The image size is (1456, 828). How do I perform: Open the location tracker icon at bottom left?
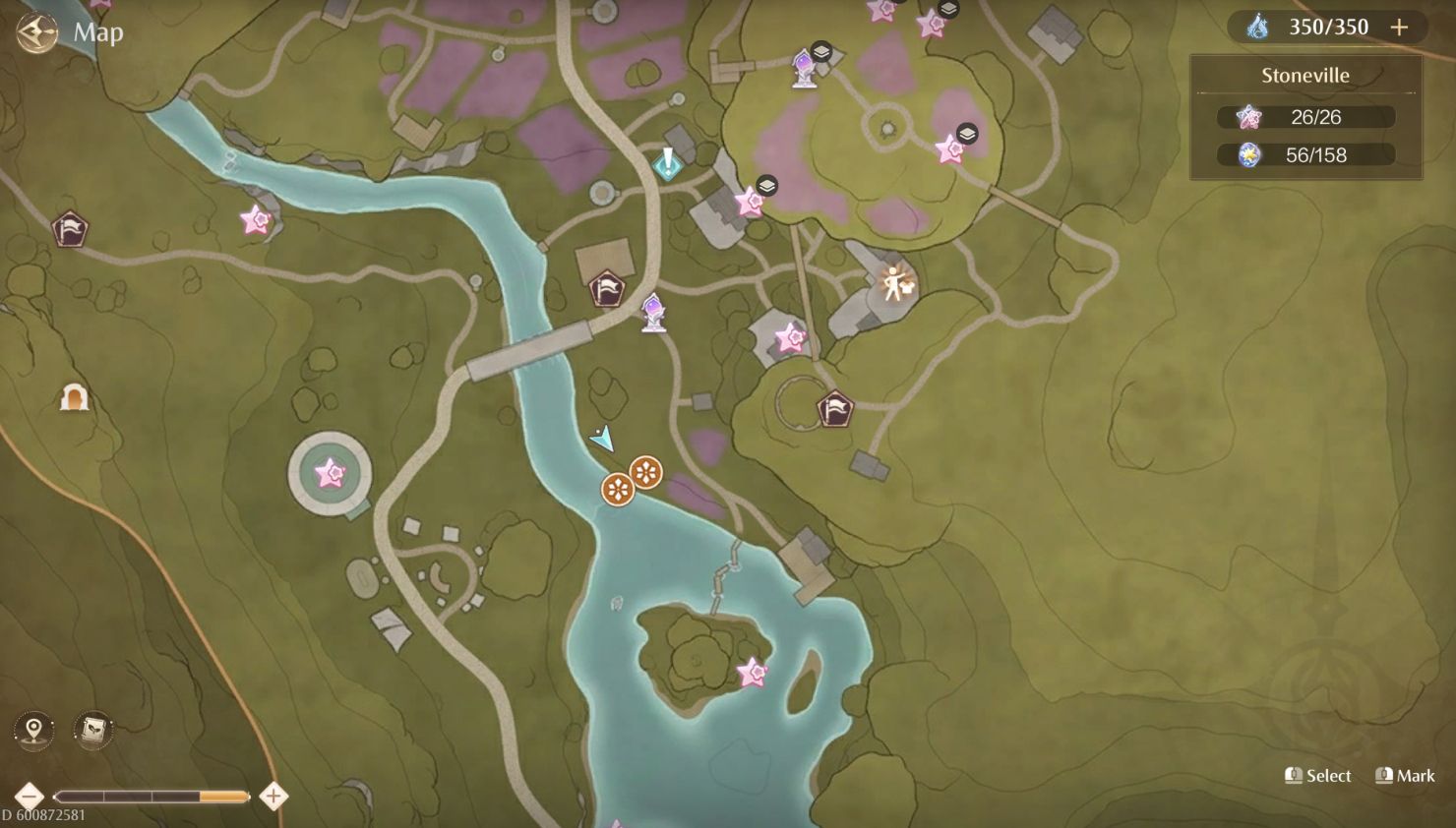(x=32, y=730)
